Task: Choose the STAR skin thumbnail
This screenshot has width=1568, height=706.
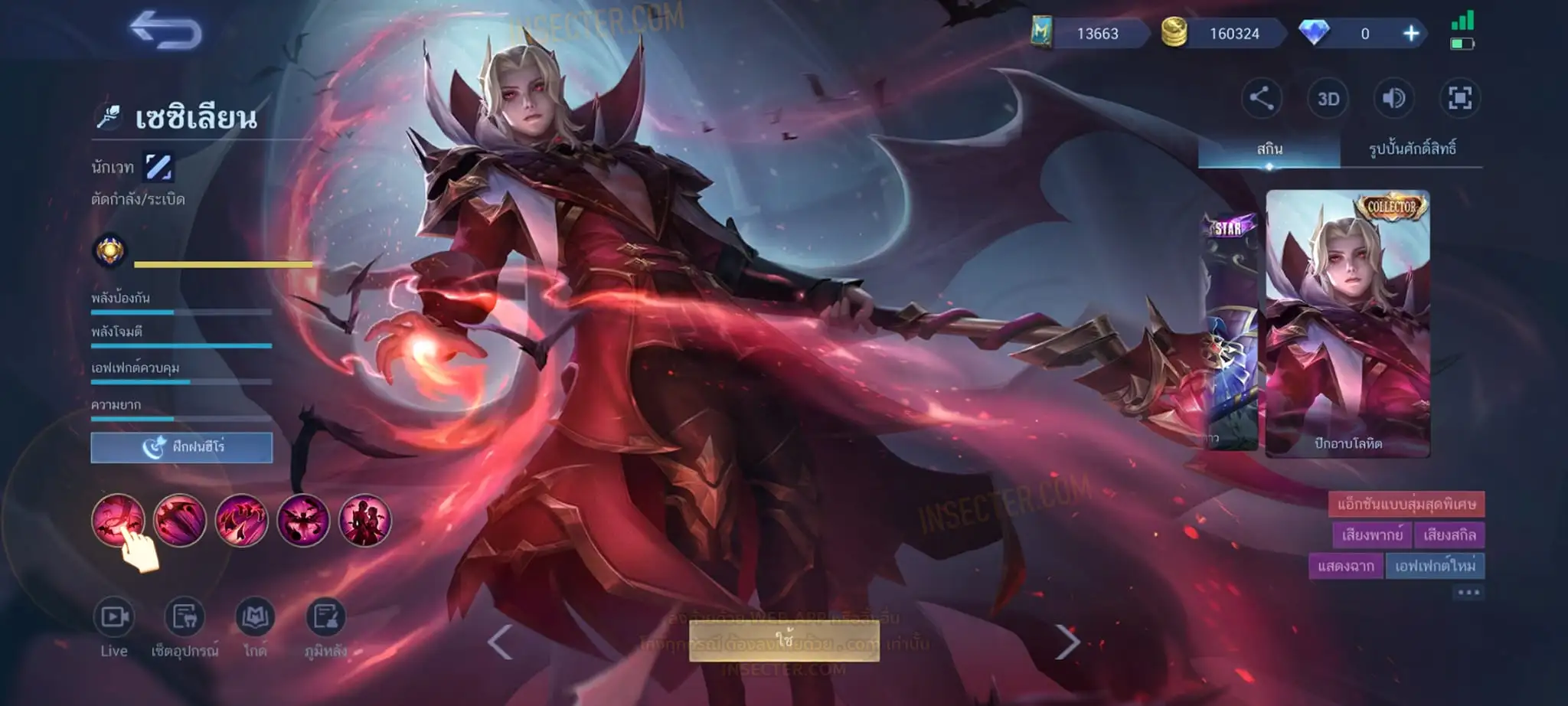Action: [1230, 331]
